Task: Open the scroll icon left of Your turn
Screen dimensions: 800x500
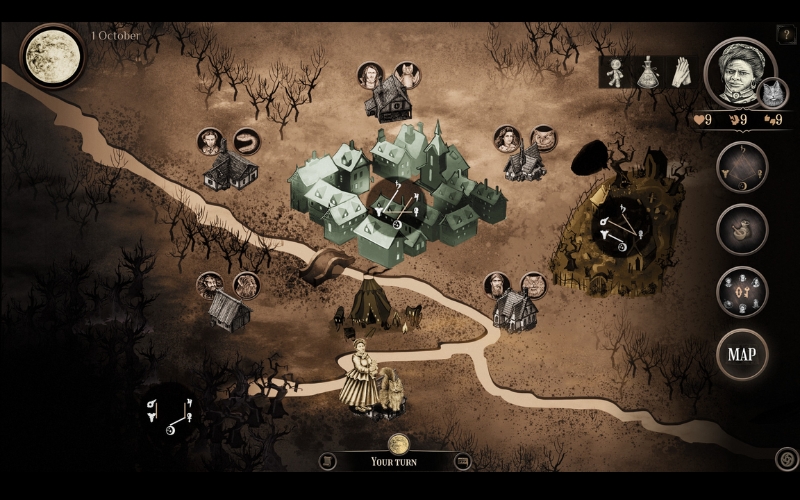Action: point(326,461)
